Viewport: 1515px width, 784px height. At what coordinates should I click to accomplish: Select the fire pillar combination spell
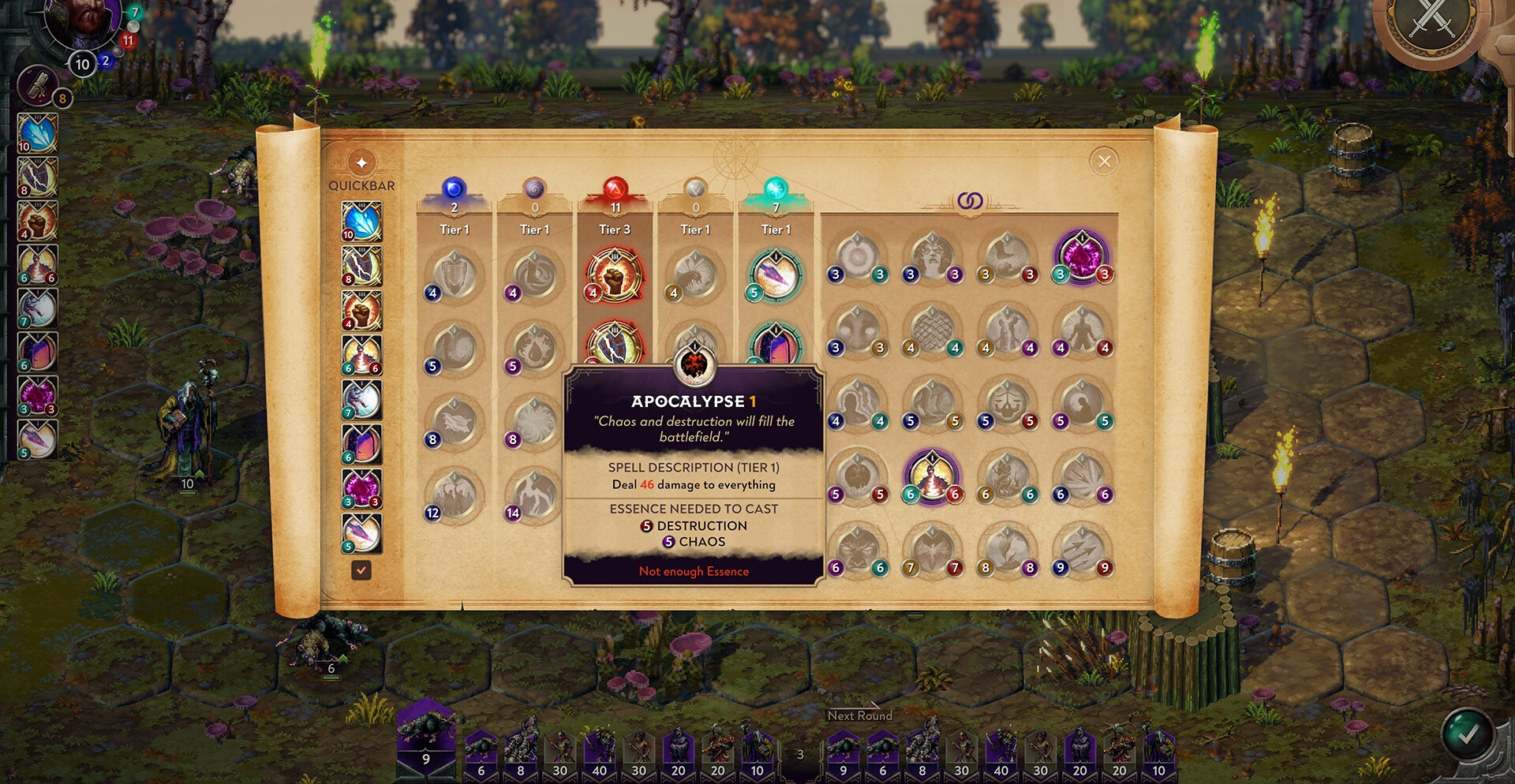click(x=932, y=477)
